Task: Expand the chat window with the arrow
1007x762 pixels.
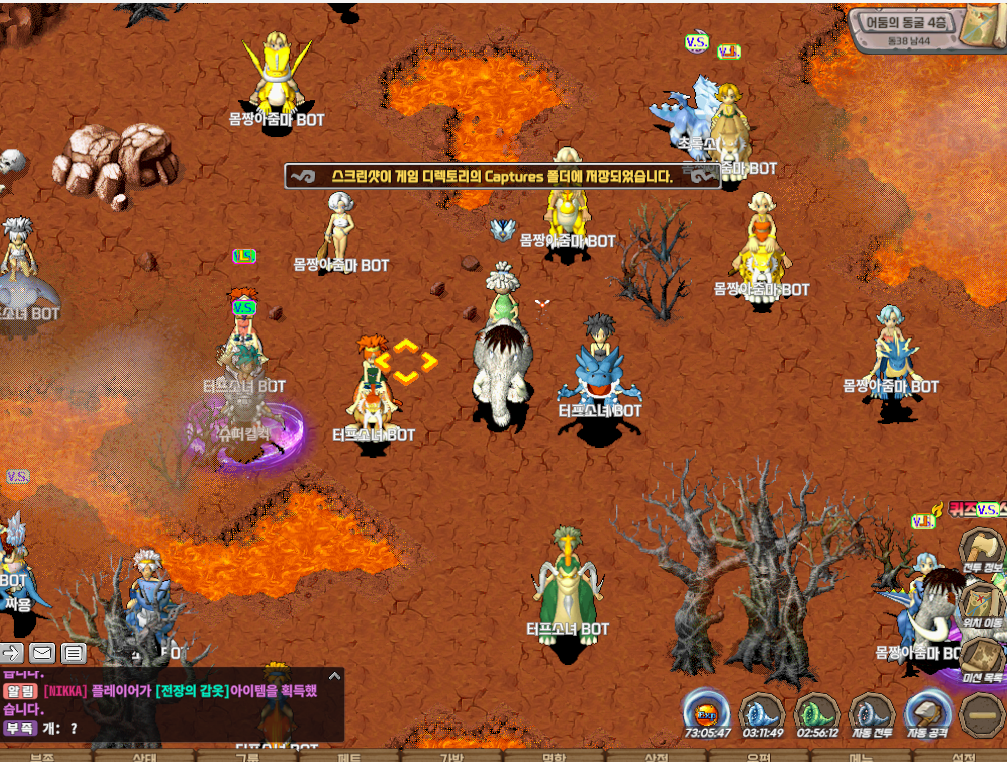Action: pyautogui.click(x=334, y=677)
